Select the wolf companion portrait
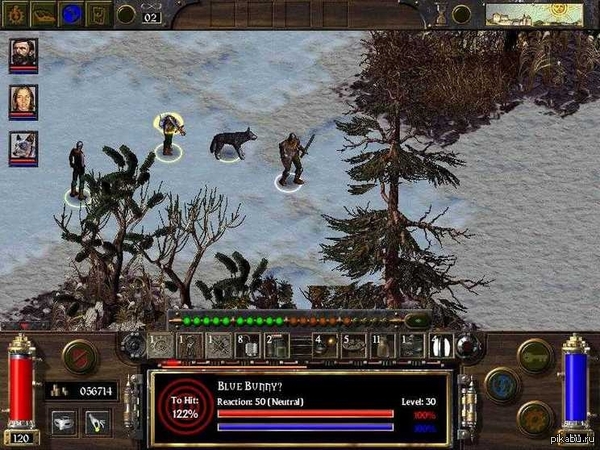This screenshot has width=600, height=450. (x=23, y=148)
